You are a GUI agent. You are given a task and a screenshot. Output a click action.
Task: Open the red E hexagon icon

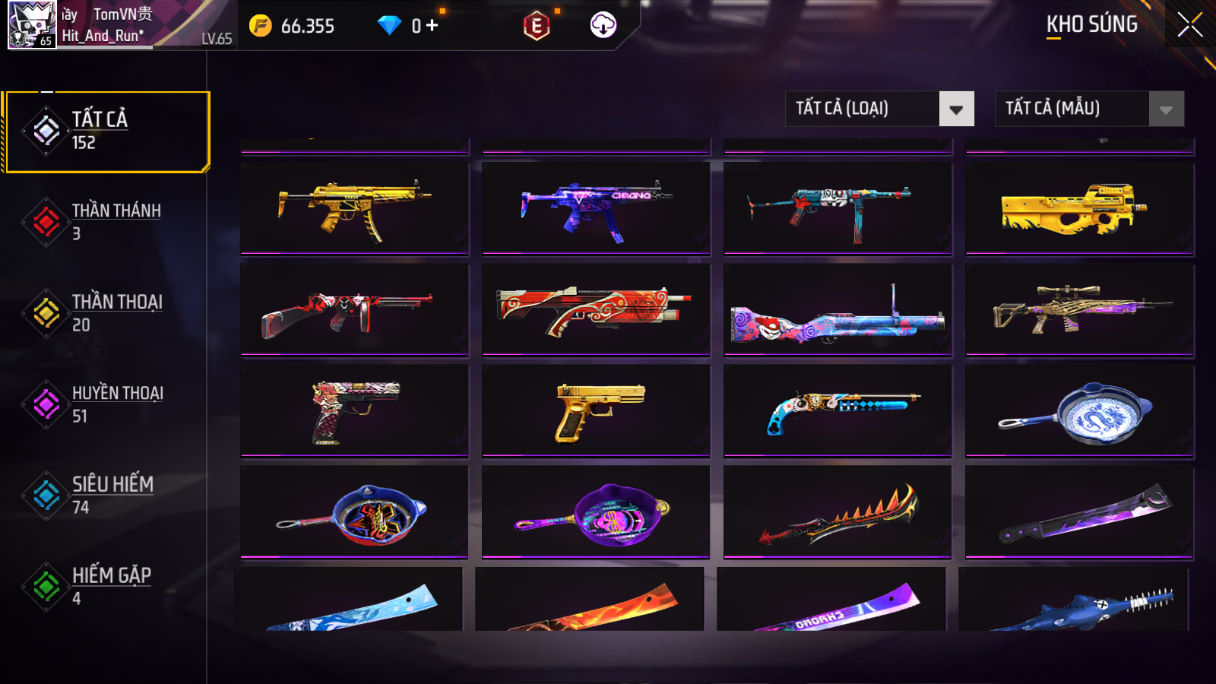(537, 26)
